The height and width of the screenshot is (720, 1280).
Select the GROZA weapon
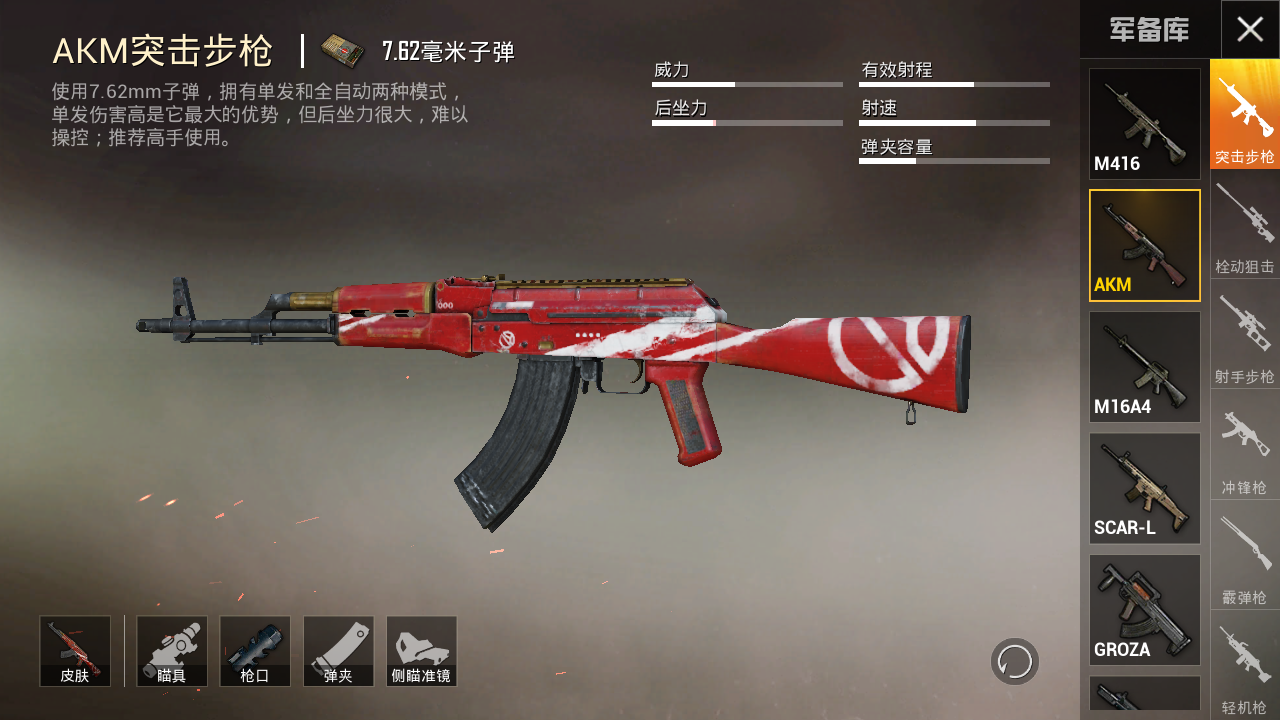[x=1144, y=610]
